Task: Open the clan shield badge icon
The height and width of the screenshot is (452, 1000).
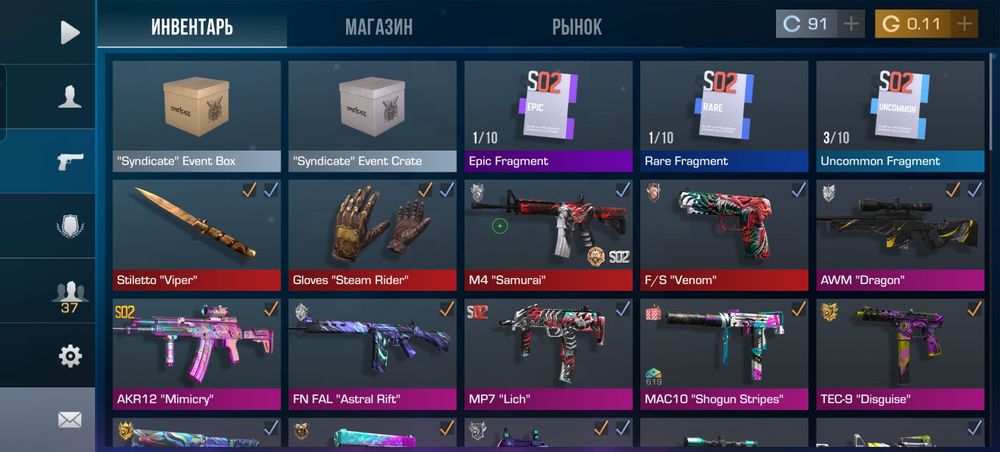Action: click(x=69, y=227)
